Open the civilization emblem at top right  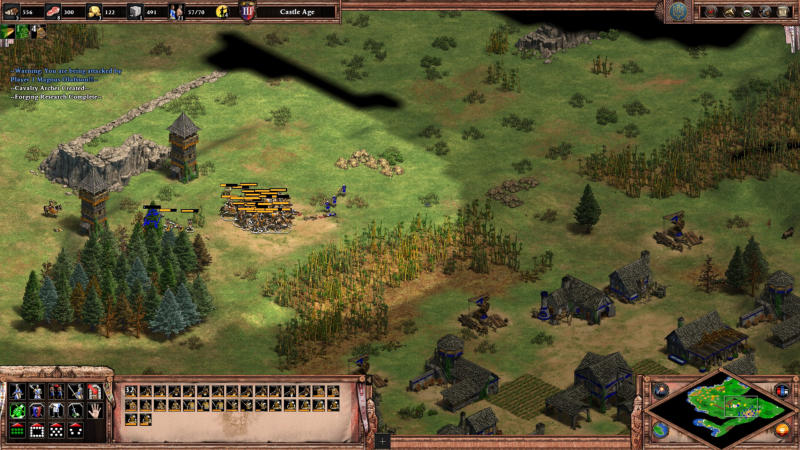[680, 11]
